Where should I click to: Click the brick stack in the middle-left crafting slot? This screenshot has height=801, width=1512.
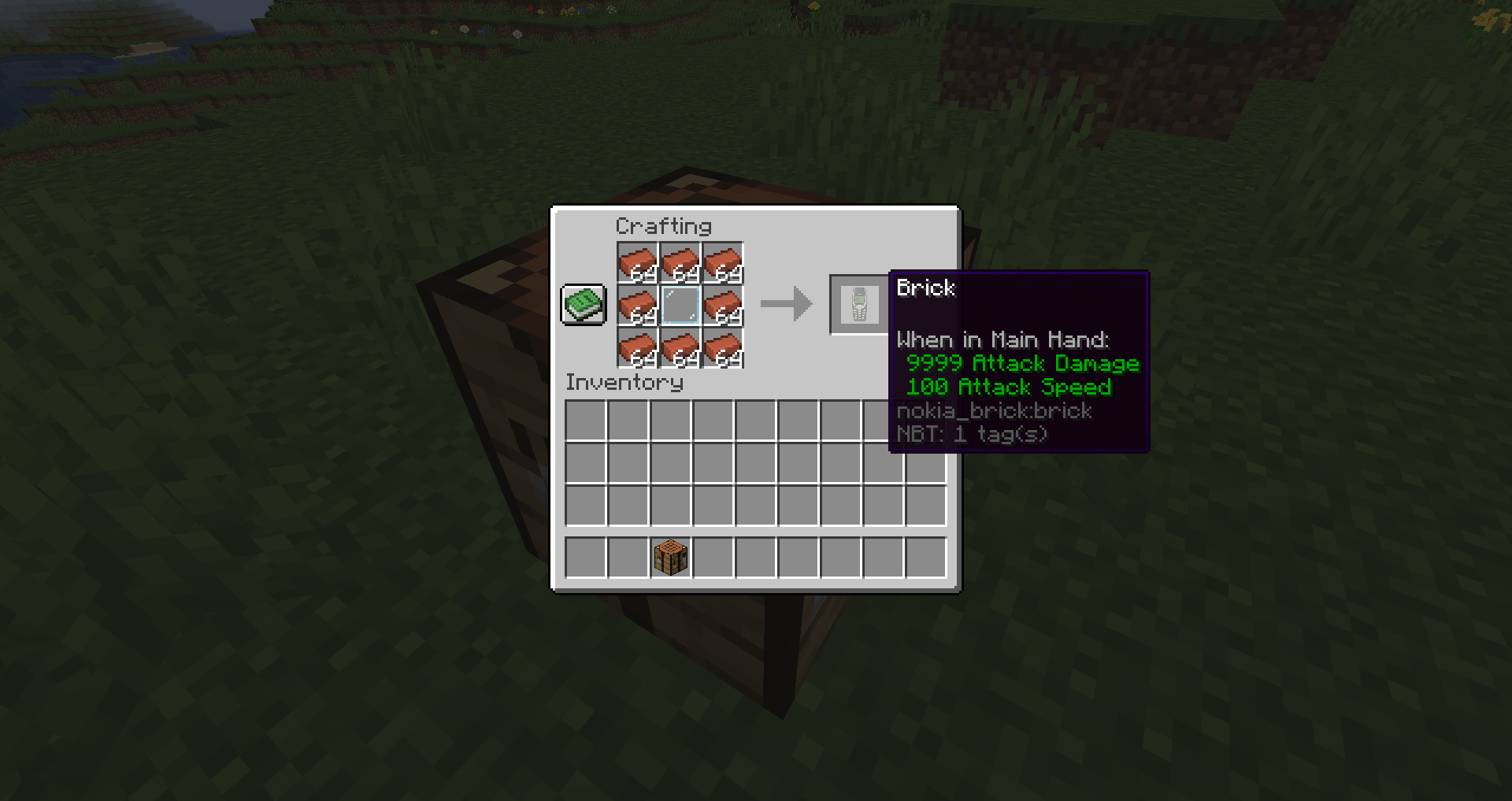tap(636, 305)
